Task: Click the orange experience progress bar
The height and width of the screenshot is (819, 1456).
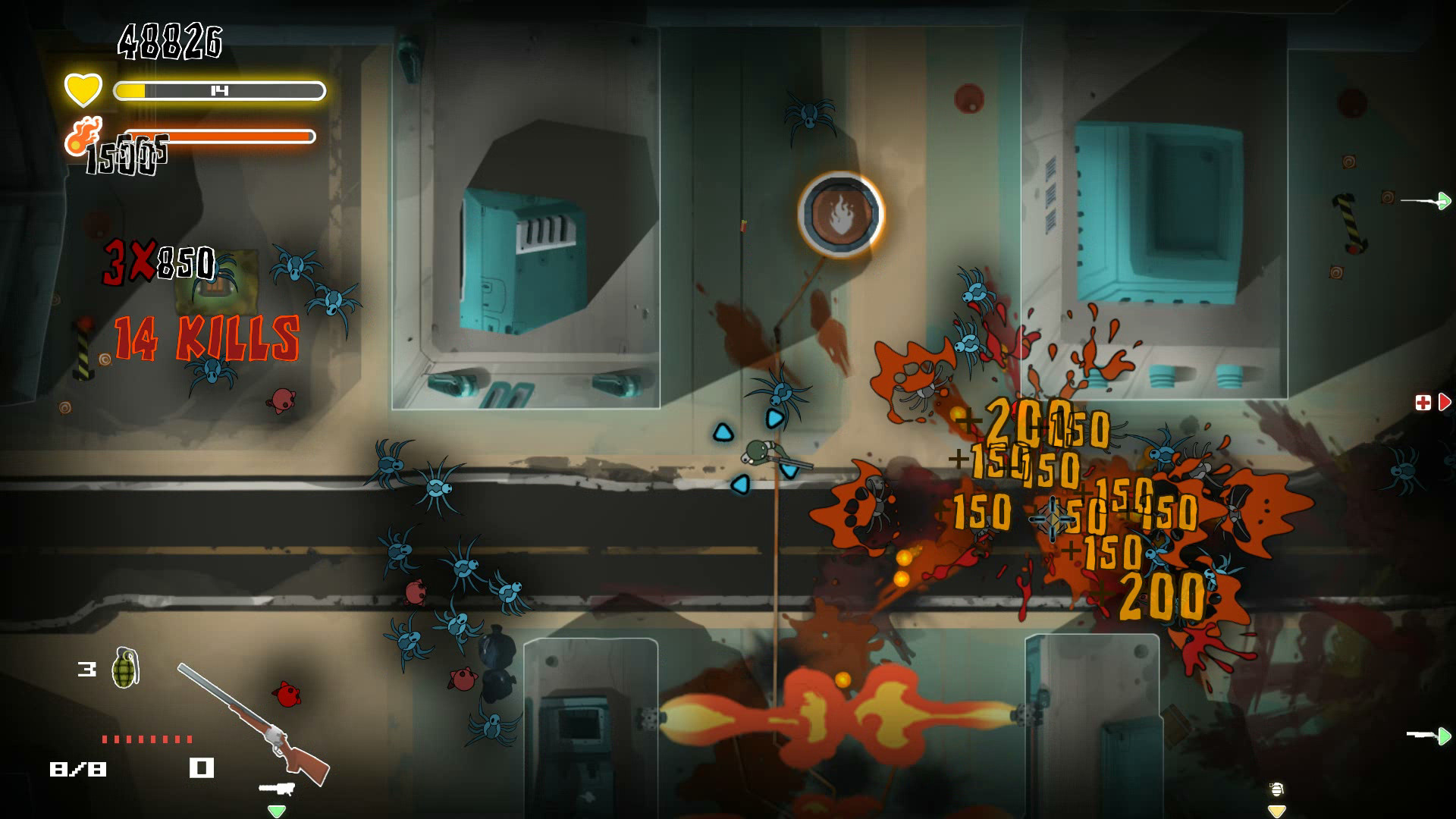Action: tap(220, 137)
